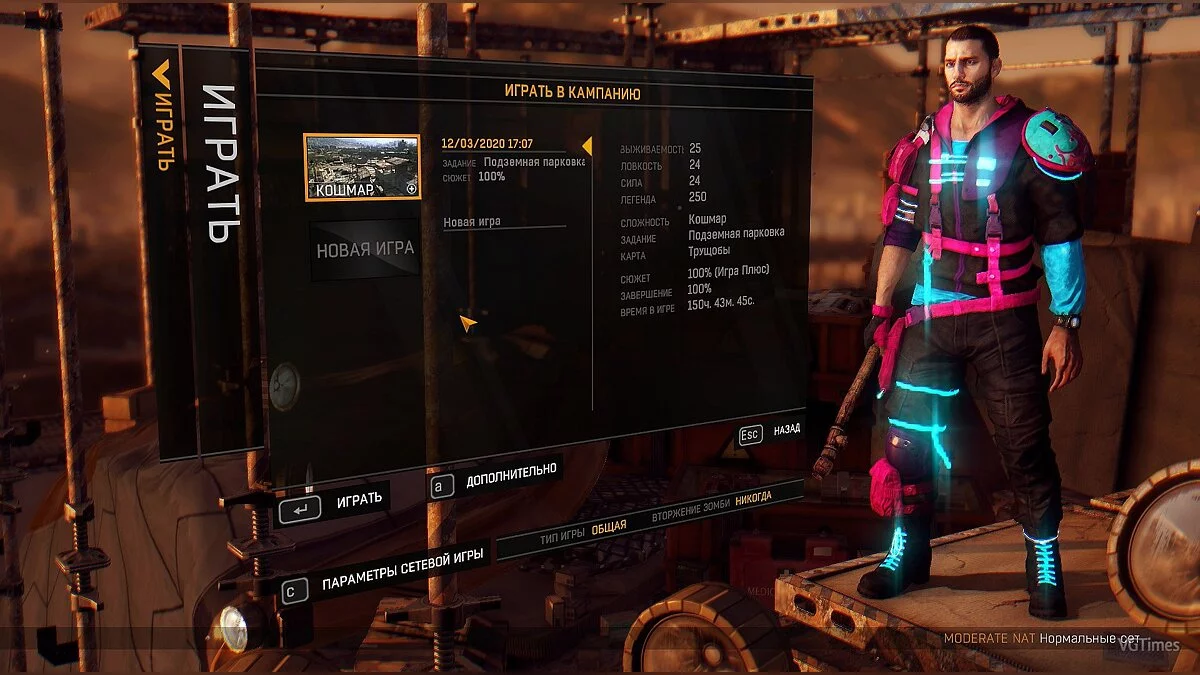Select the Кошмар save thumbnail
The image size is (1200, 675).
pos(361,167)
